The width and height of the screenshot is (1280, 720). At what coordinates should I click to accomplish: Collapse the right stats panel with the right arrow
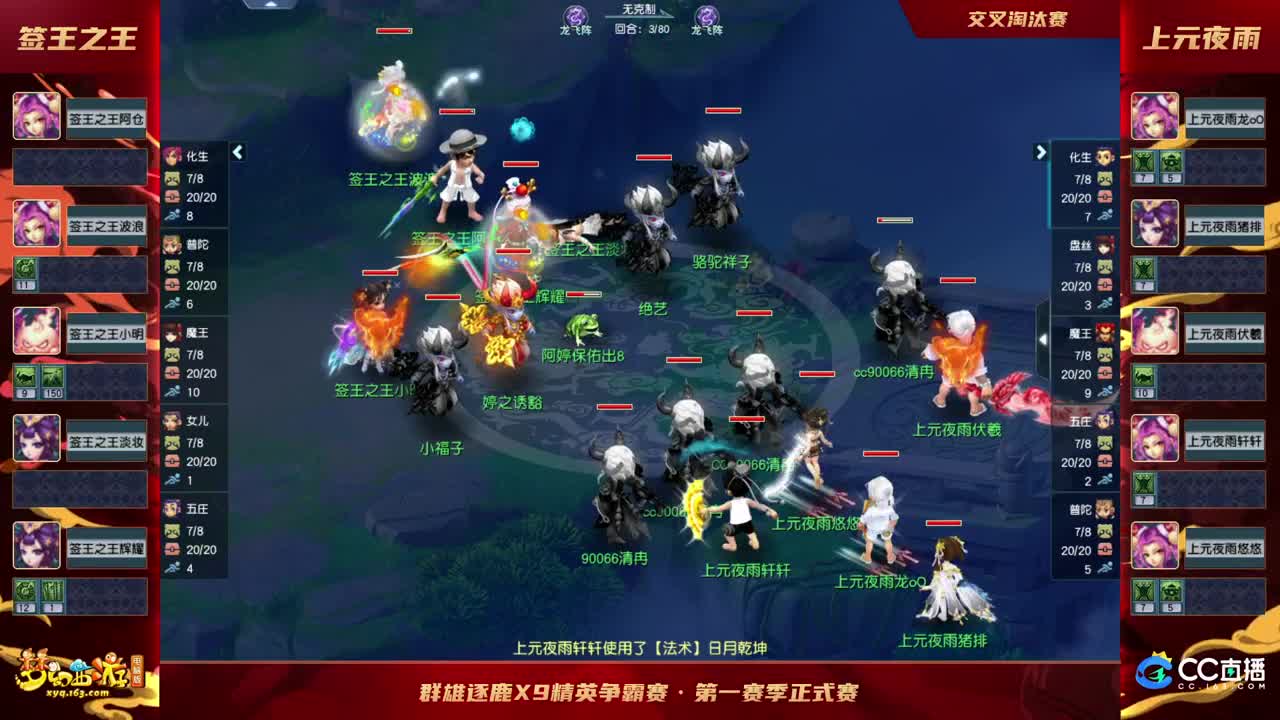(x=1040, y=150)
